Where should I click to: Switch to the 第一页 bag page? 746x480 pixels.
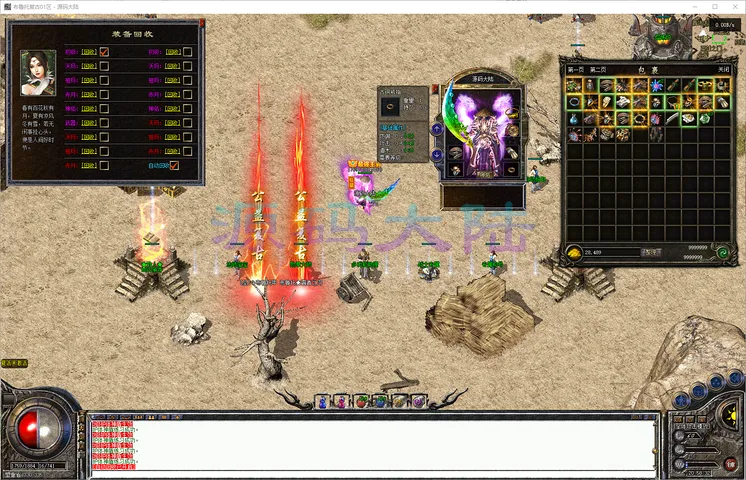pos(575,70)
